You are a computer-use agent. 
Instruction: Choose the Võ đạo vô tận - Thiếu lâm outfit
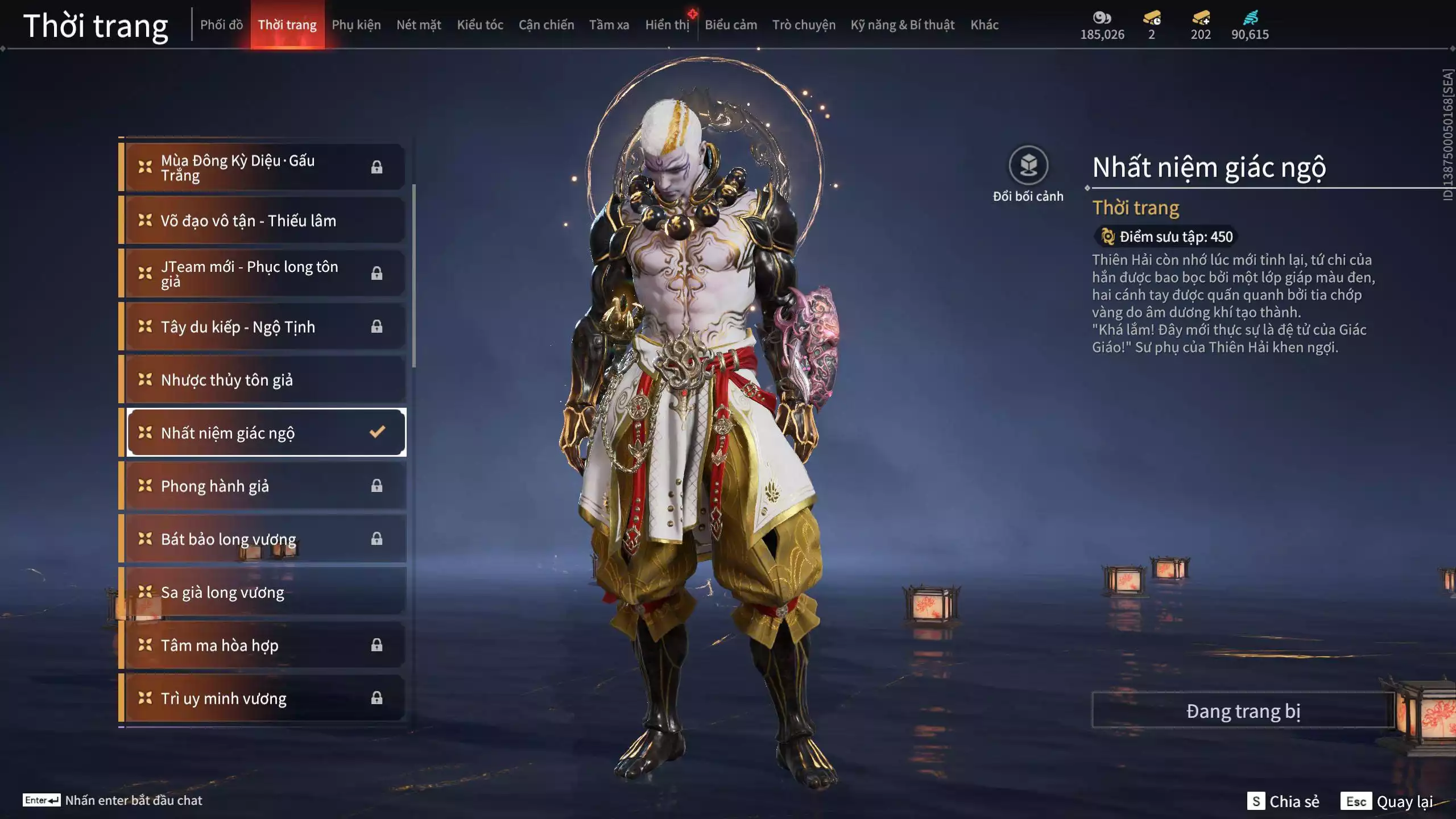click(265, 221)
